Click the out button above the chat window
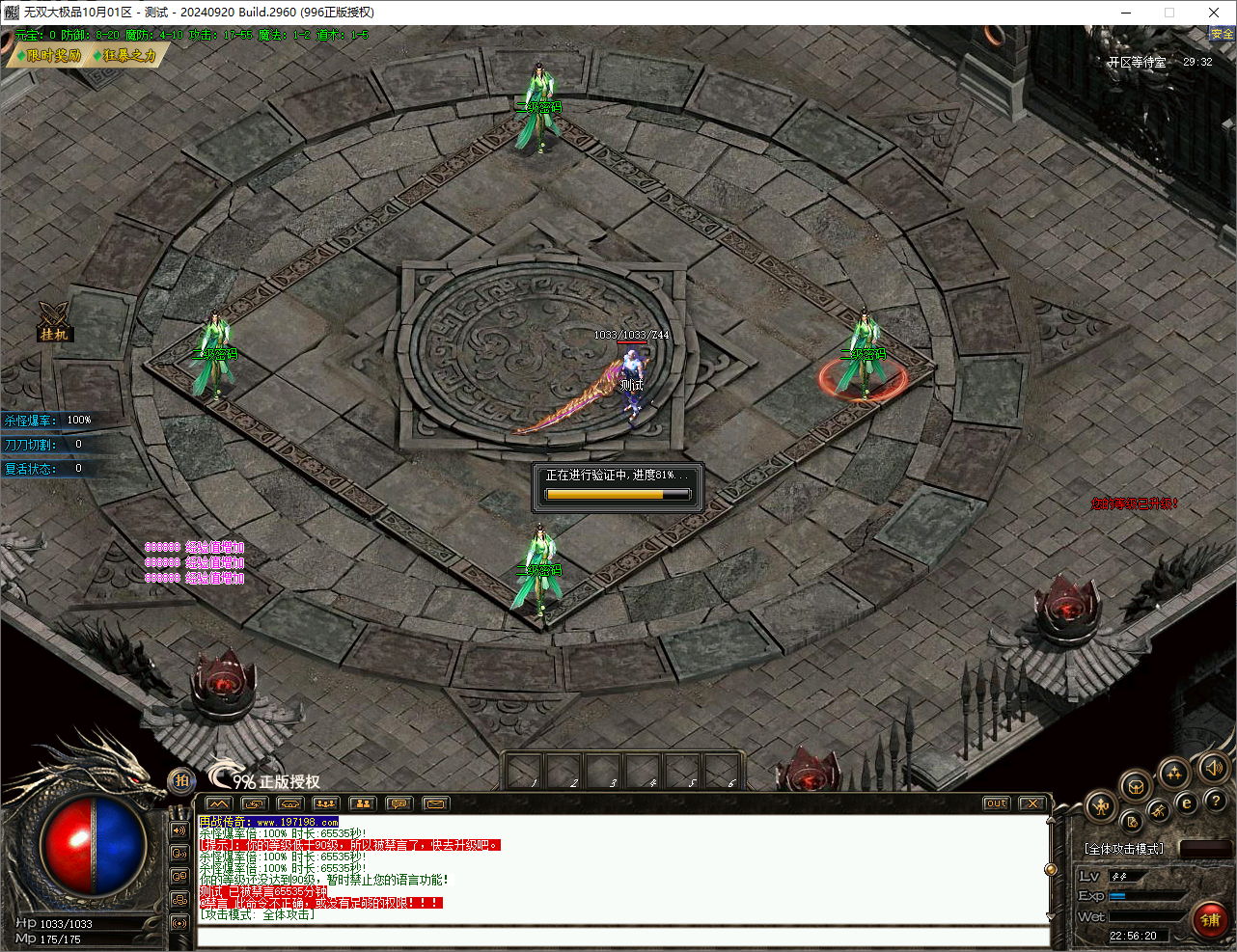Screen dimensions: 1237x952 pyautogui.click(x=995, y=802)
